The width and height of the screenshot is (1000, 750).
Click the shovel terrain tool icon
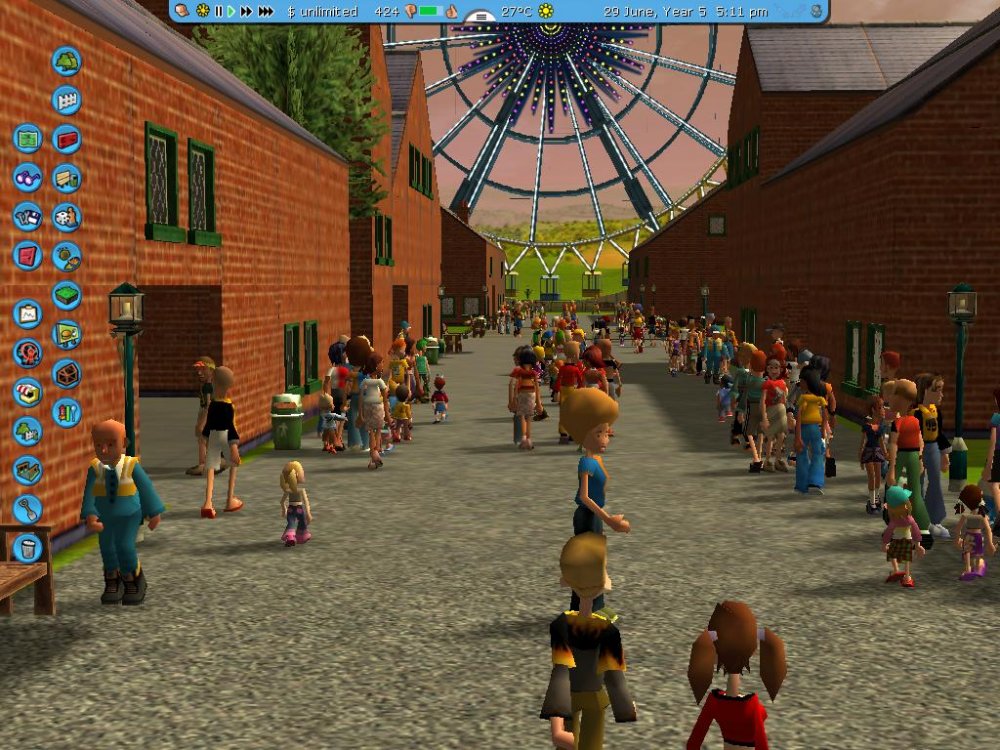(28, 509)
